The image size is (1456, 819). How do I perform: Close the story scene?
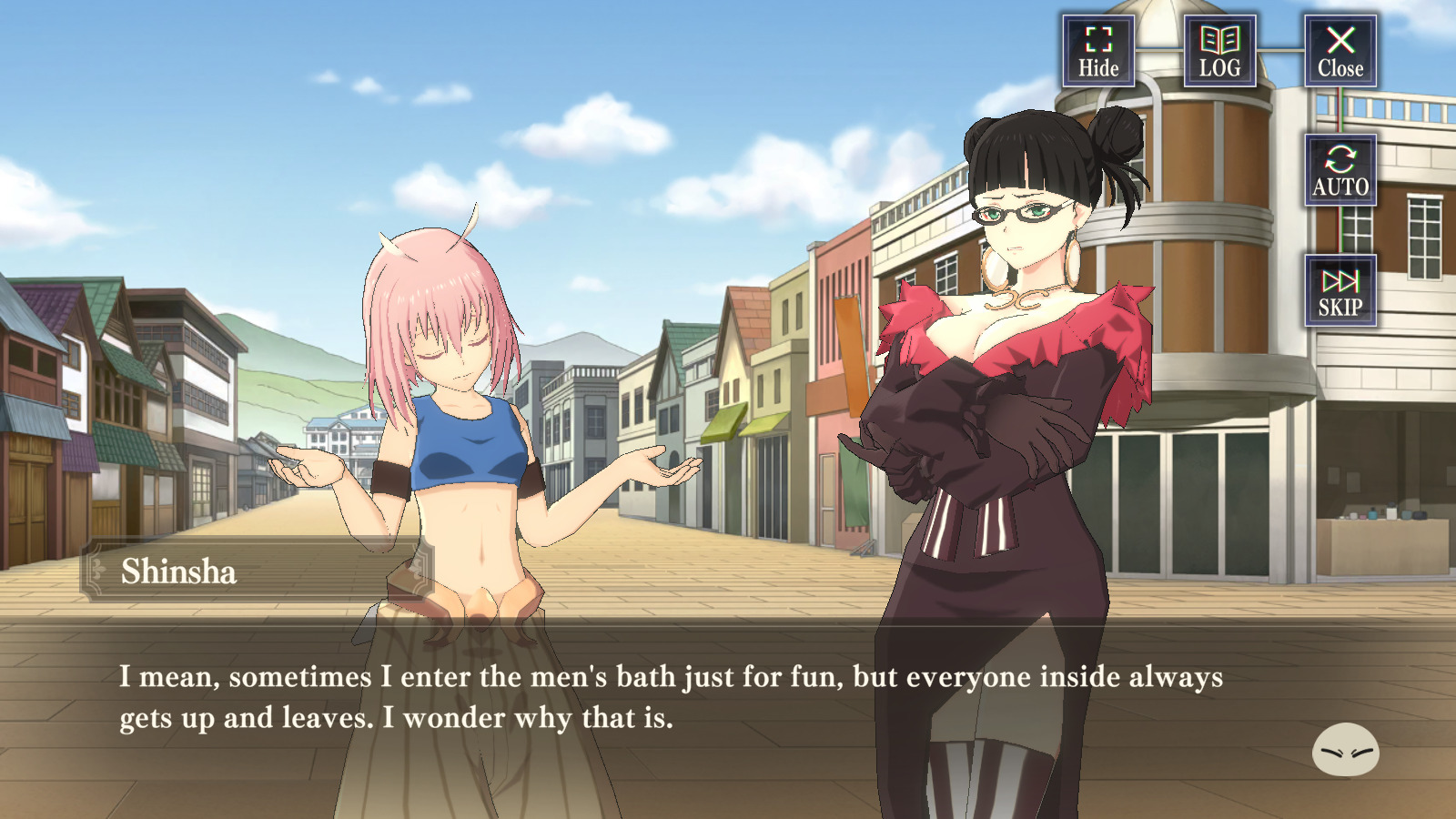click(x=1340, y=51)
